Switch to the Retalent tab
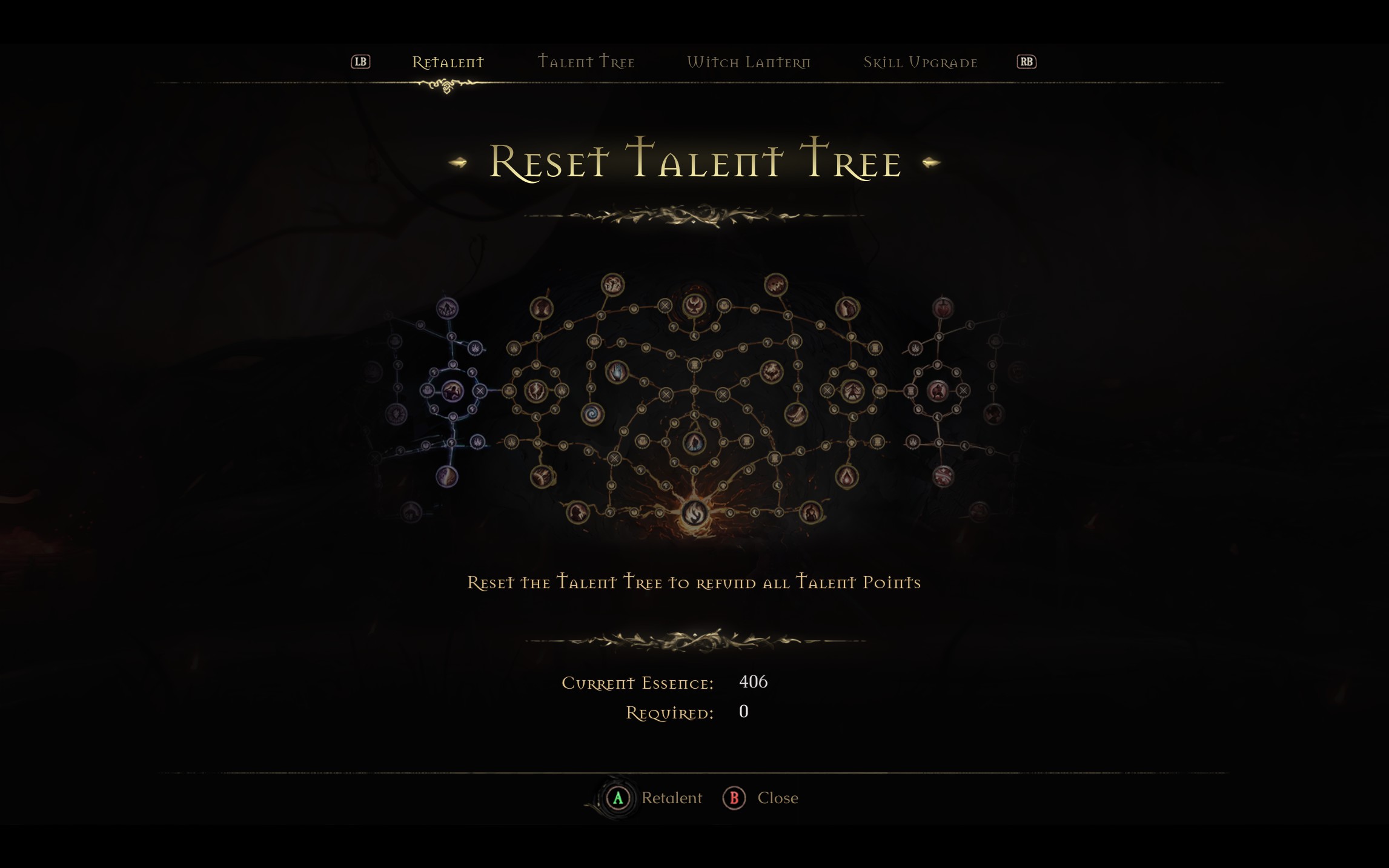This screenshot has width=1389, height=868. 448,62
